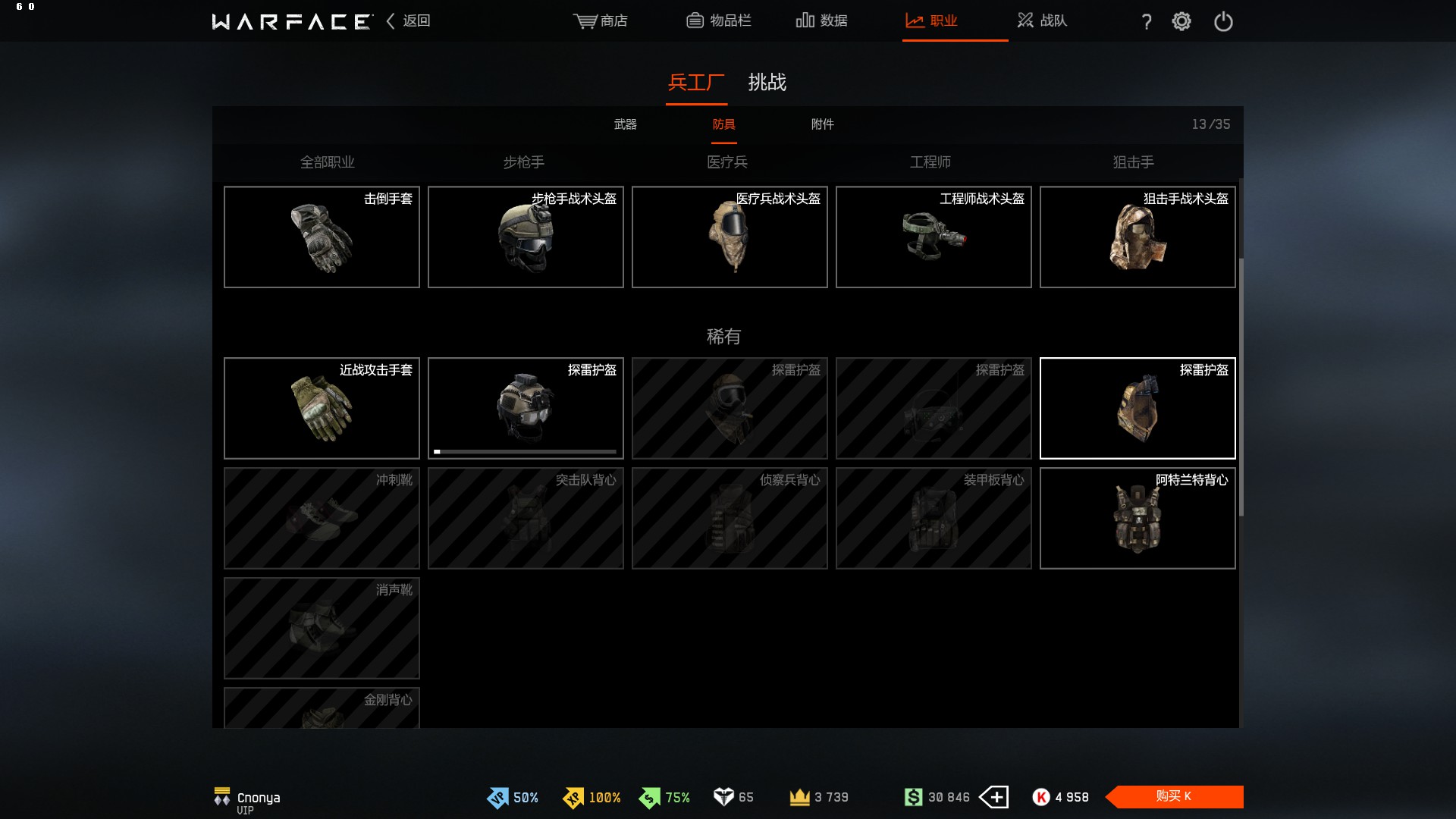This screenshot has width=1456, height=819.
Task: Filter by 步枪手 class
Action: (x=524, y=162)
